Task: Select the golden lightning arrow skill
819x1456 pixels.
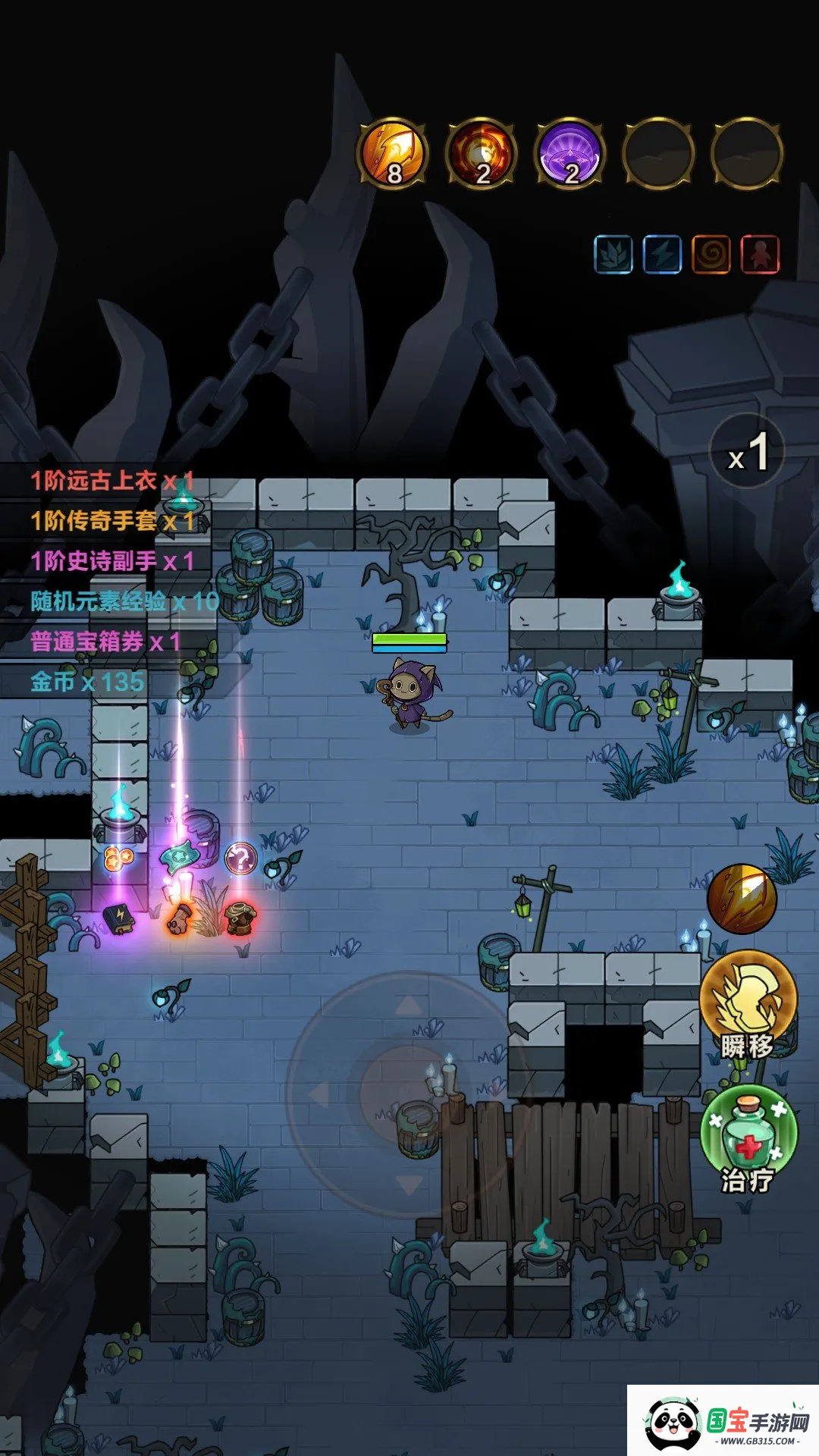Action: 393,154
